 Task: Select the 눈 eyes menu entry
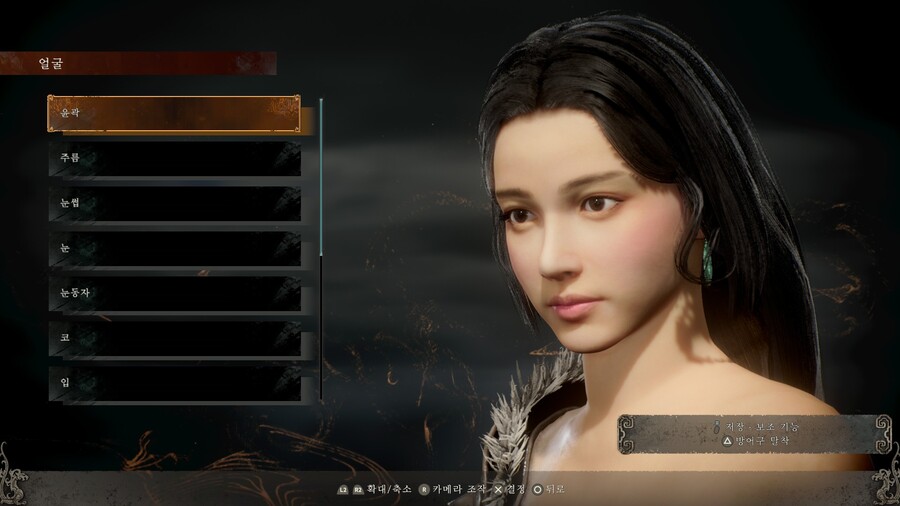(x=174, y=249)
